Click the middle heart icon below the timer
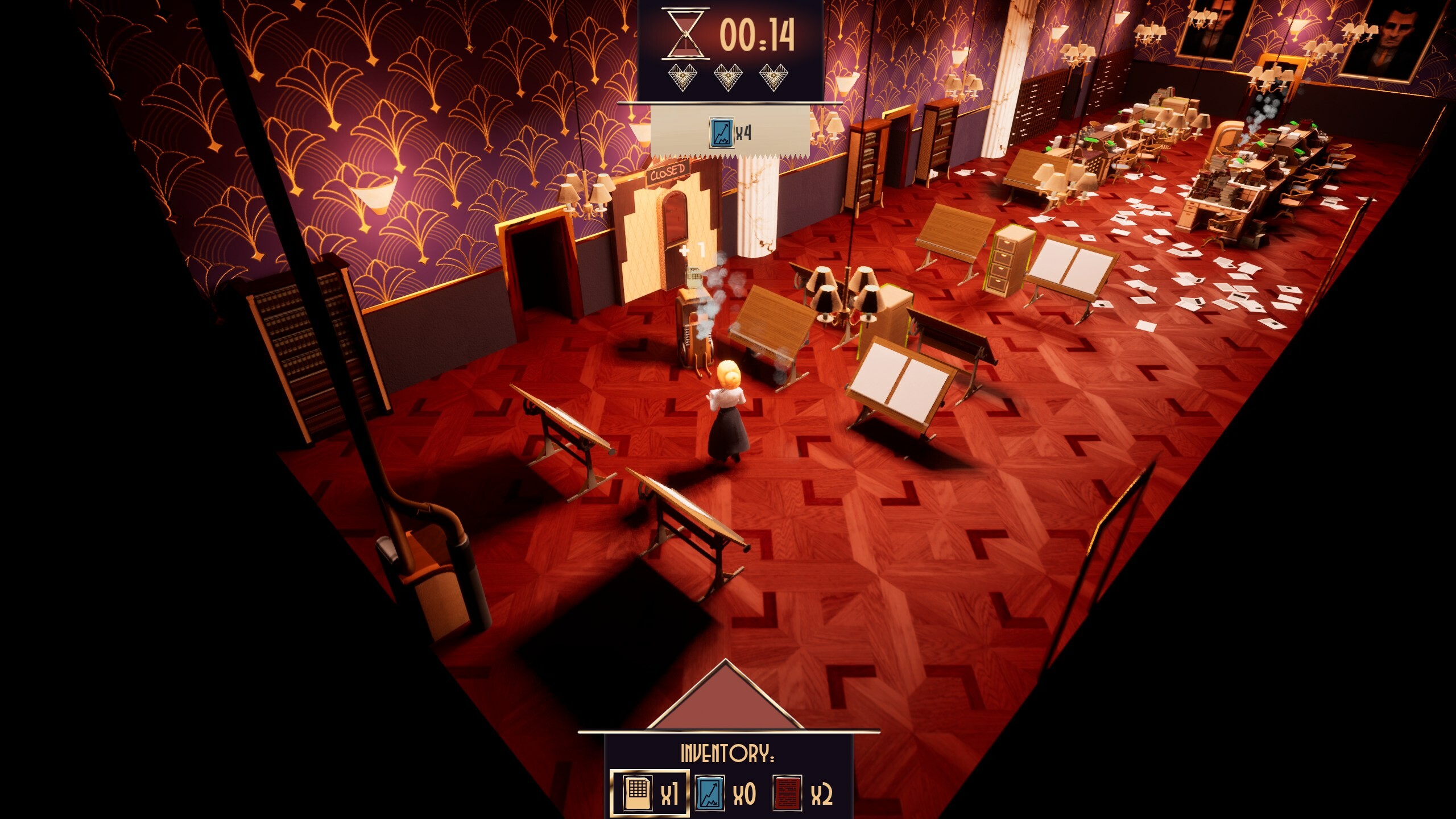This screenshot has width=1456, height=819. [x=727, y=78]
